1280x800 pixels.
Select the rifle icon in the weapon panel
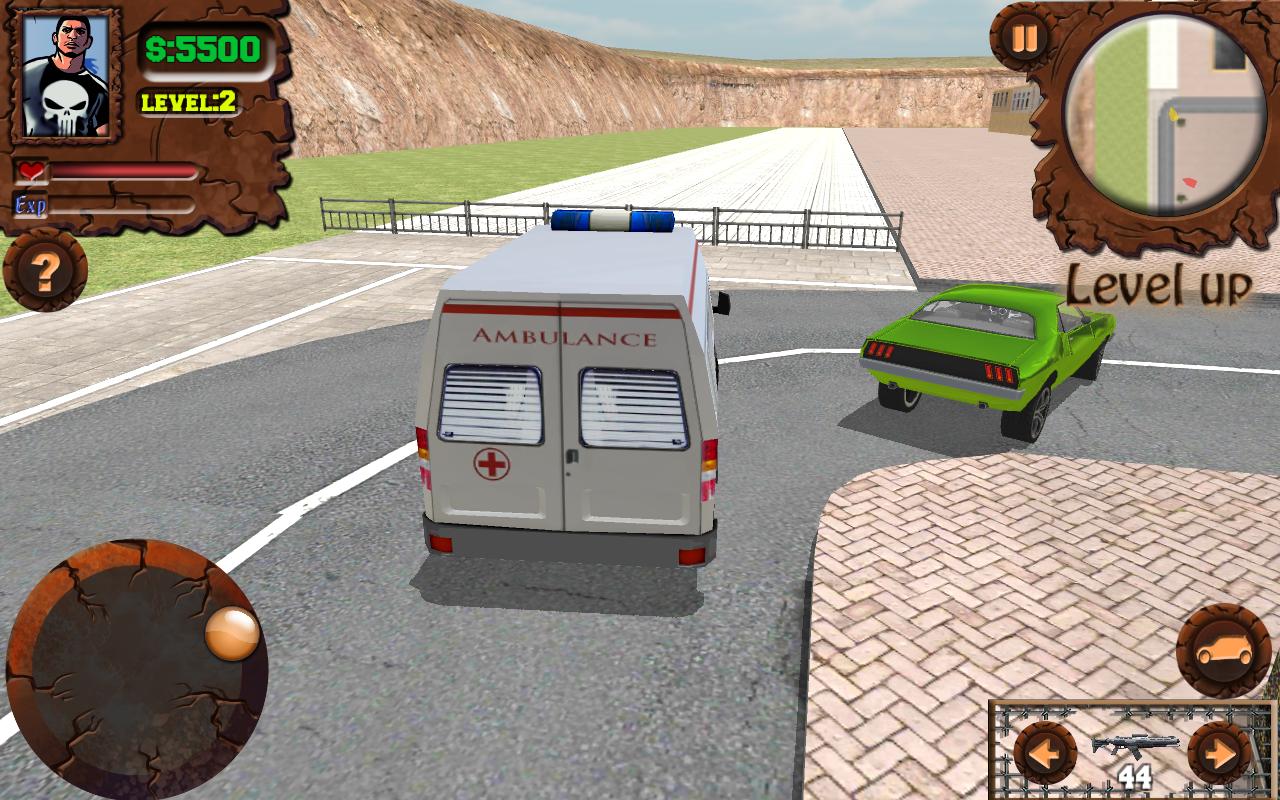point(1134,743)
